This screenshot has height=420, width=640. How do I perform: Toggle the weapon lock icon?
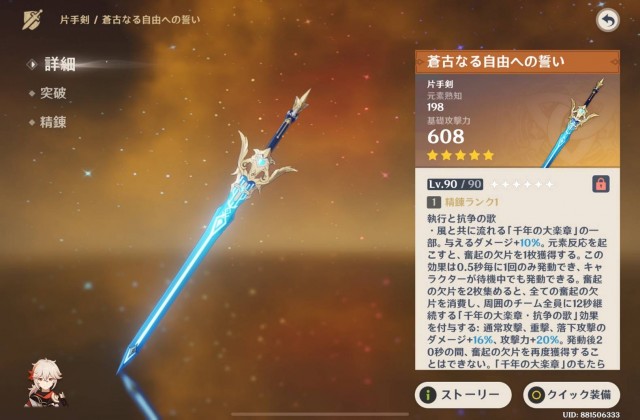click(601, 184)
